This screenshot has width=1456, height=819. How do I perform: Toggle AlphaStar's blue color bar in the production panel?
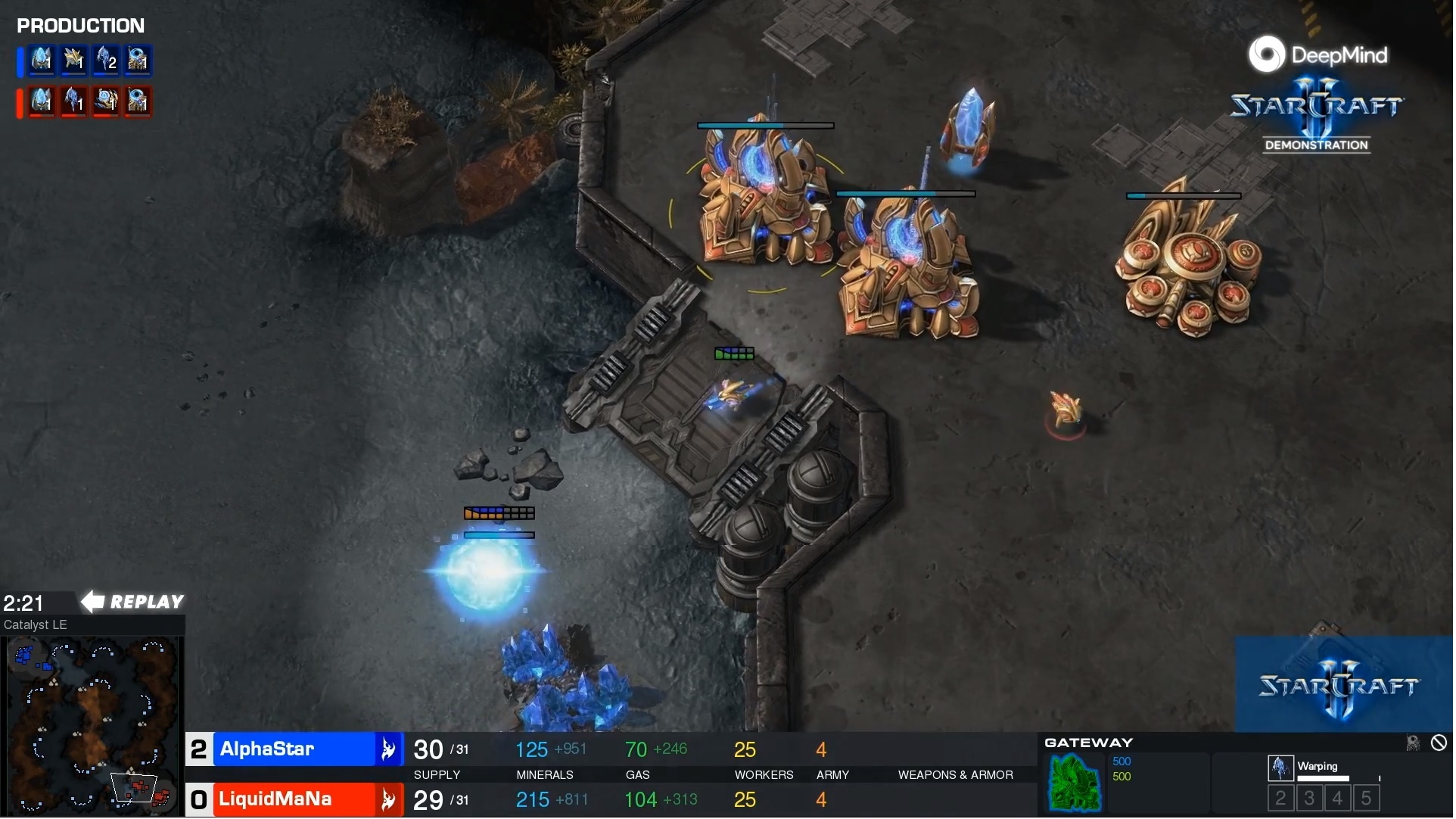tap(19, 61)
